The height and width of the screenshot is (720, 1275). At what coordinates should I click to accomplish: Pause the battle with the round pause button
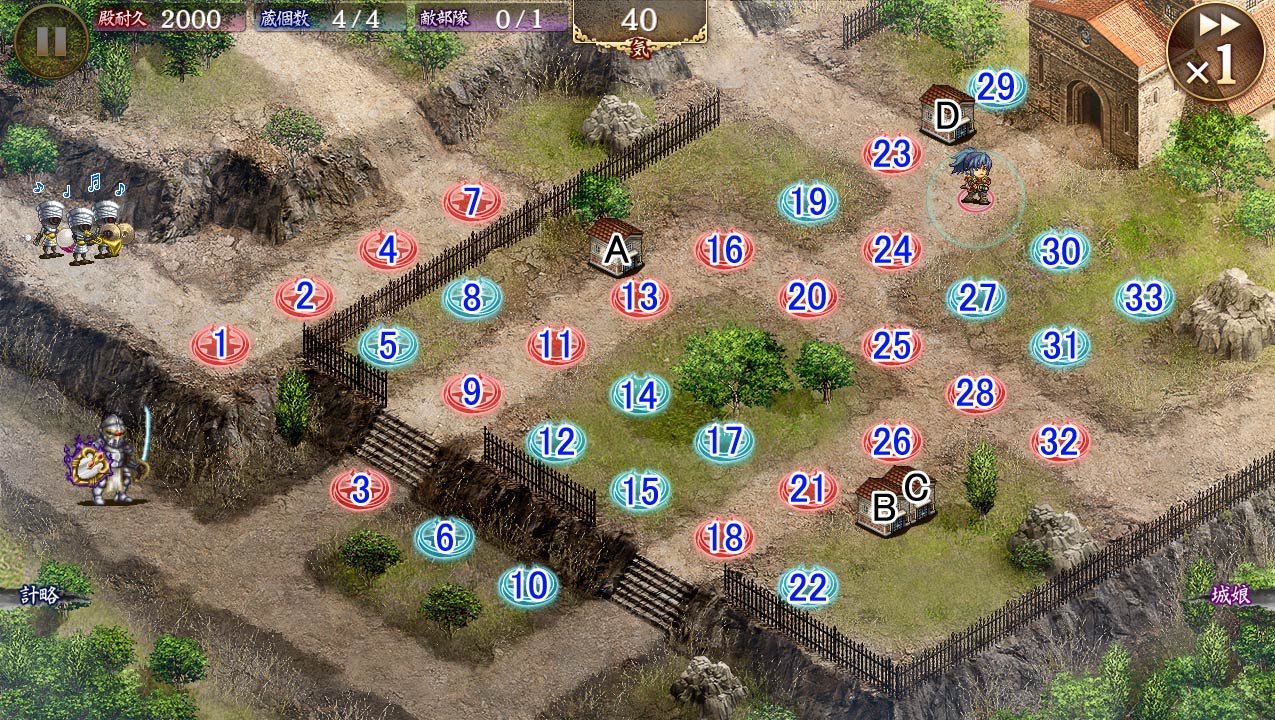51,41
